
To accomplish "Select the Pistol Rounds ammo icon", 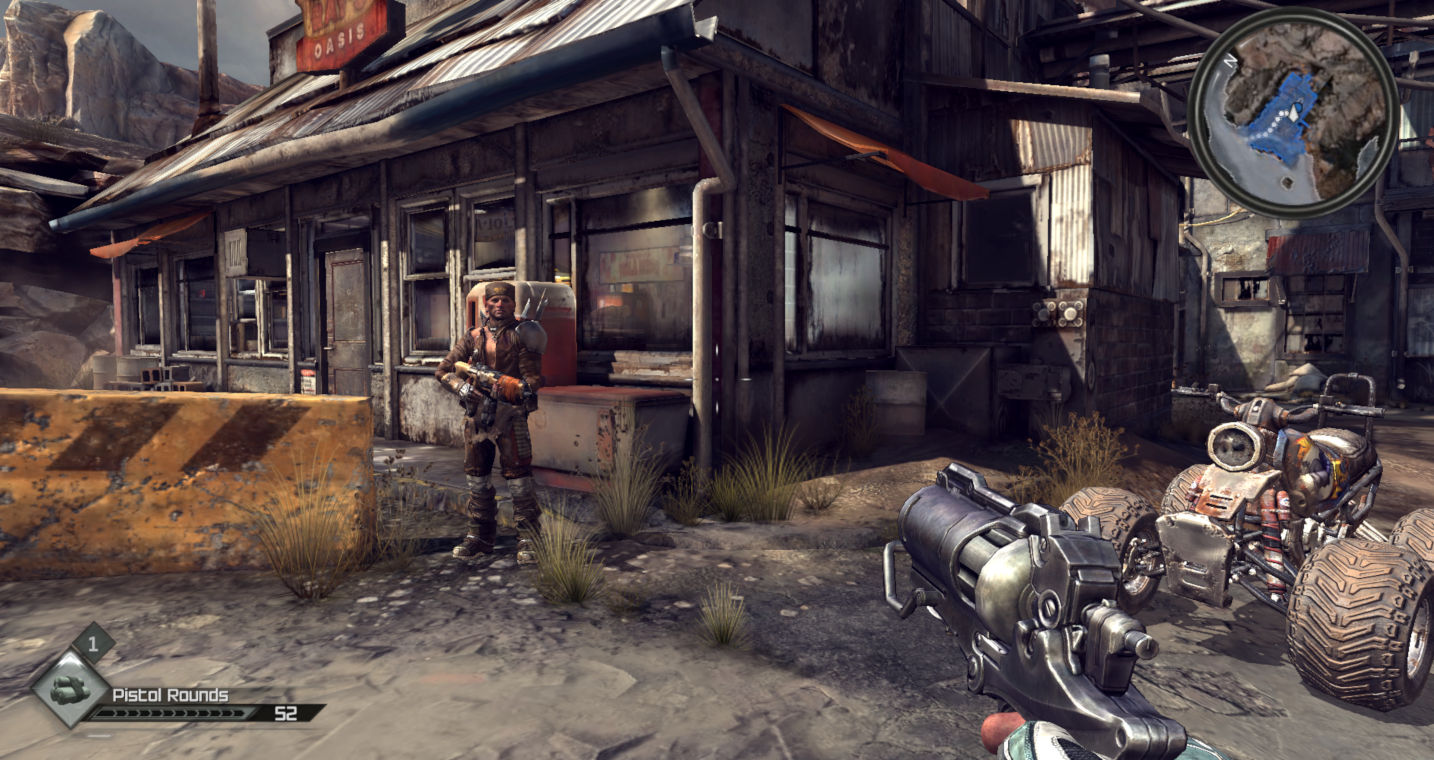I will (69, 689).
